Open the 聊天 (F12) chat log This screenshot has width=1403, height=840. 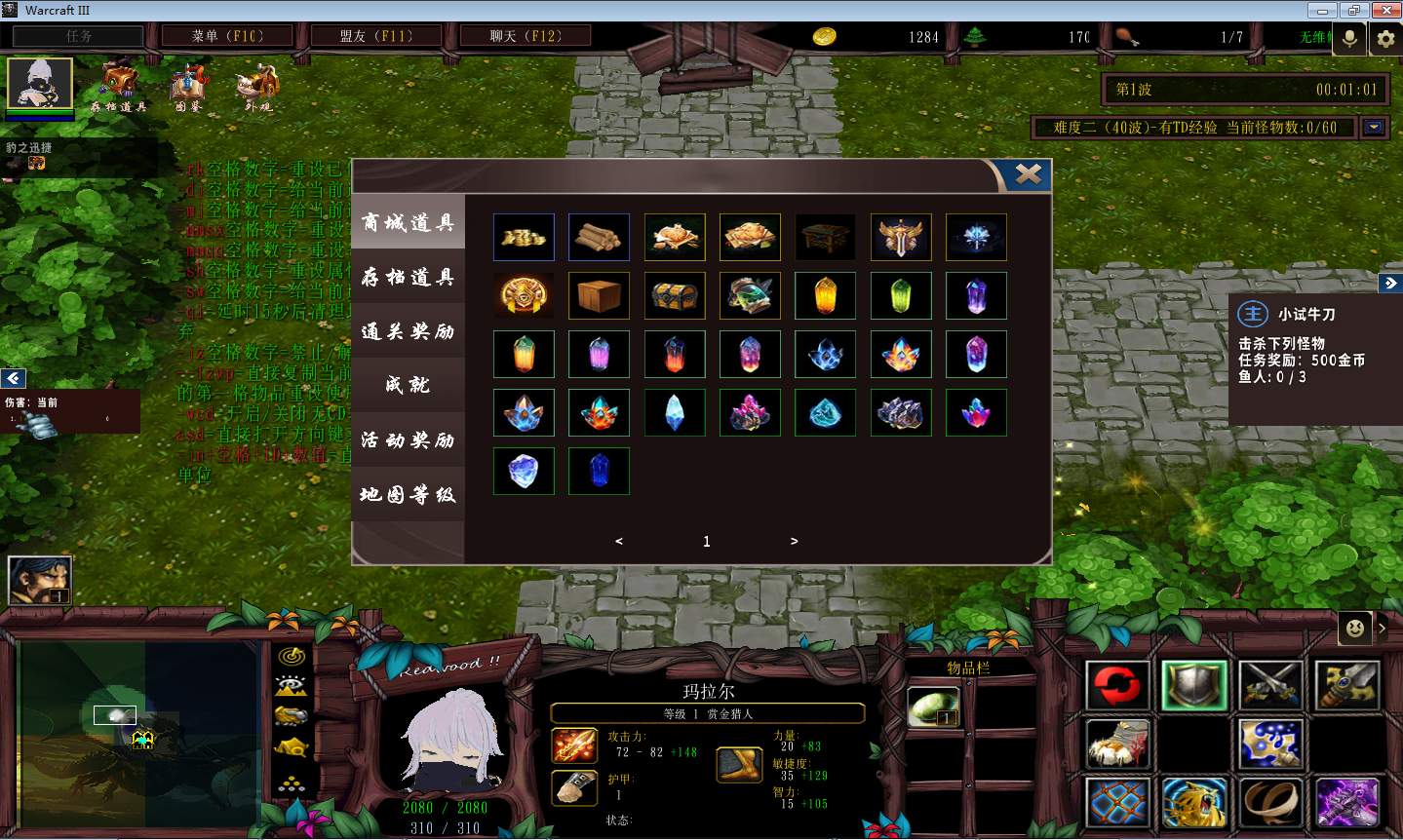coord(526,36)
